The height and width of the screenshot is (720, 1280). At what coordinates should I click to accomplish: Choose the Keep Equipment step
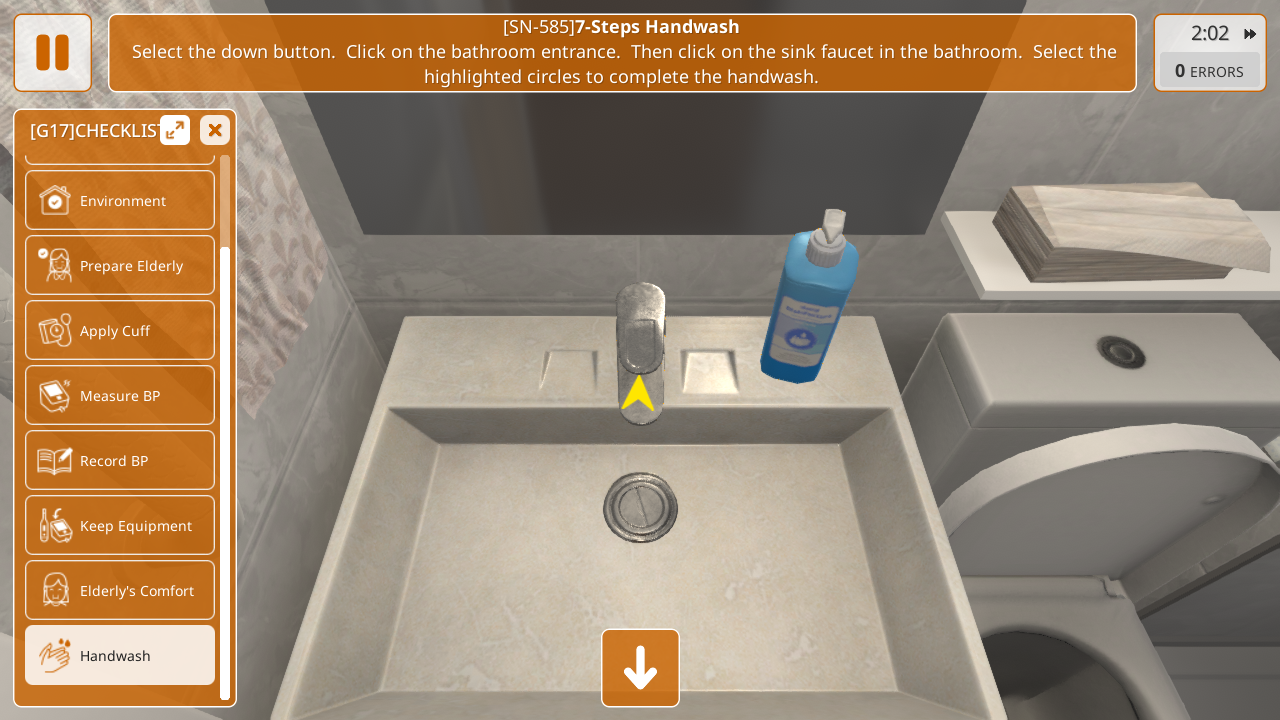tap(120, 525)
